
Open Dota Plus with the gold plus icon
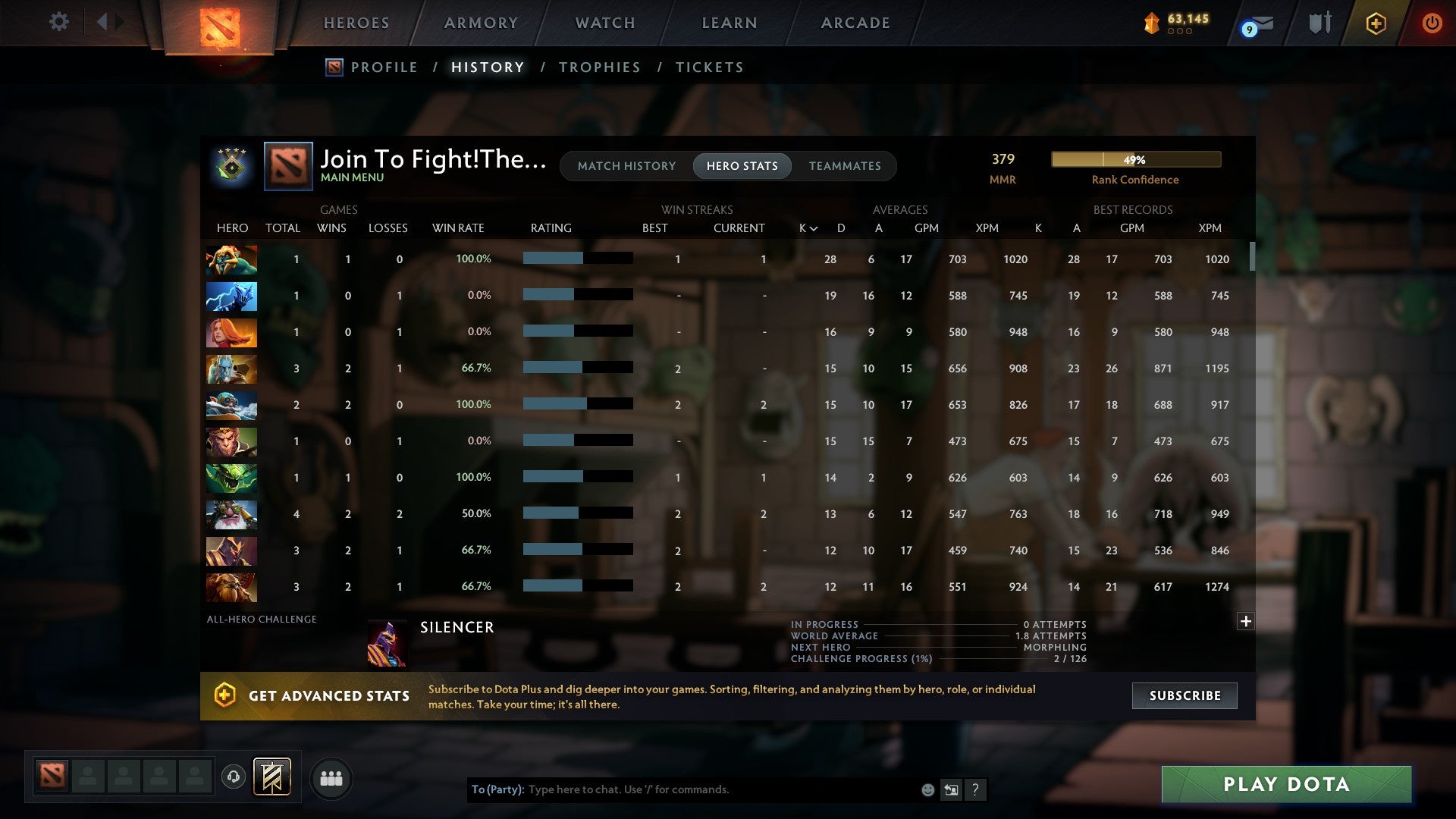click(1376, 24)
